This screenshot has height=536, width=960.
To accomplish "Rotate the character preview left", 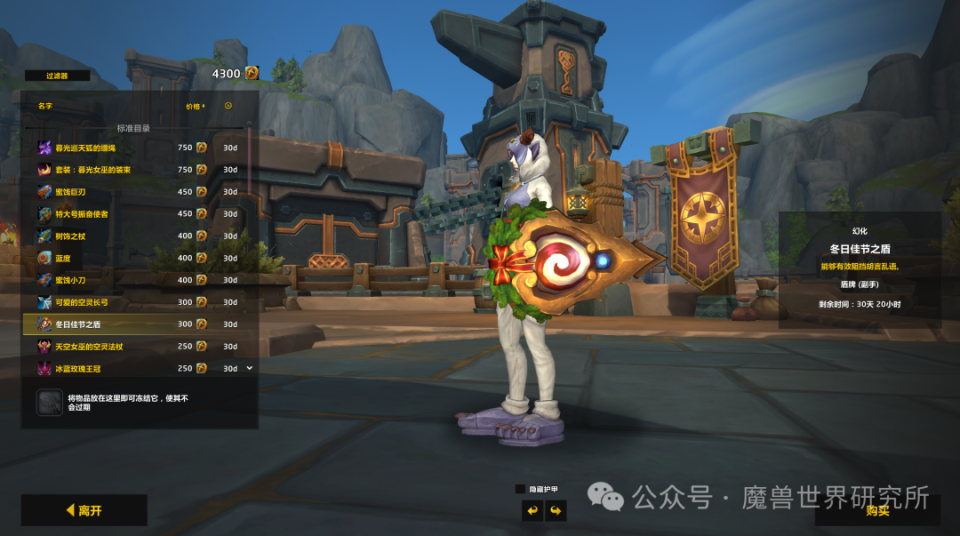I will pyautogui.click(x=532, y=511).
